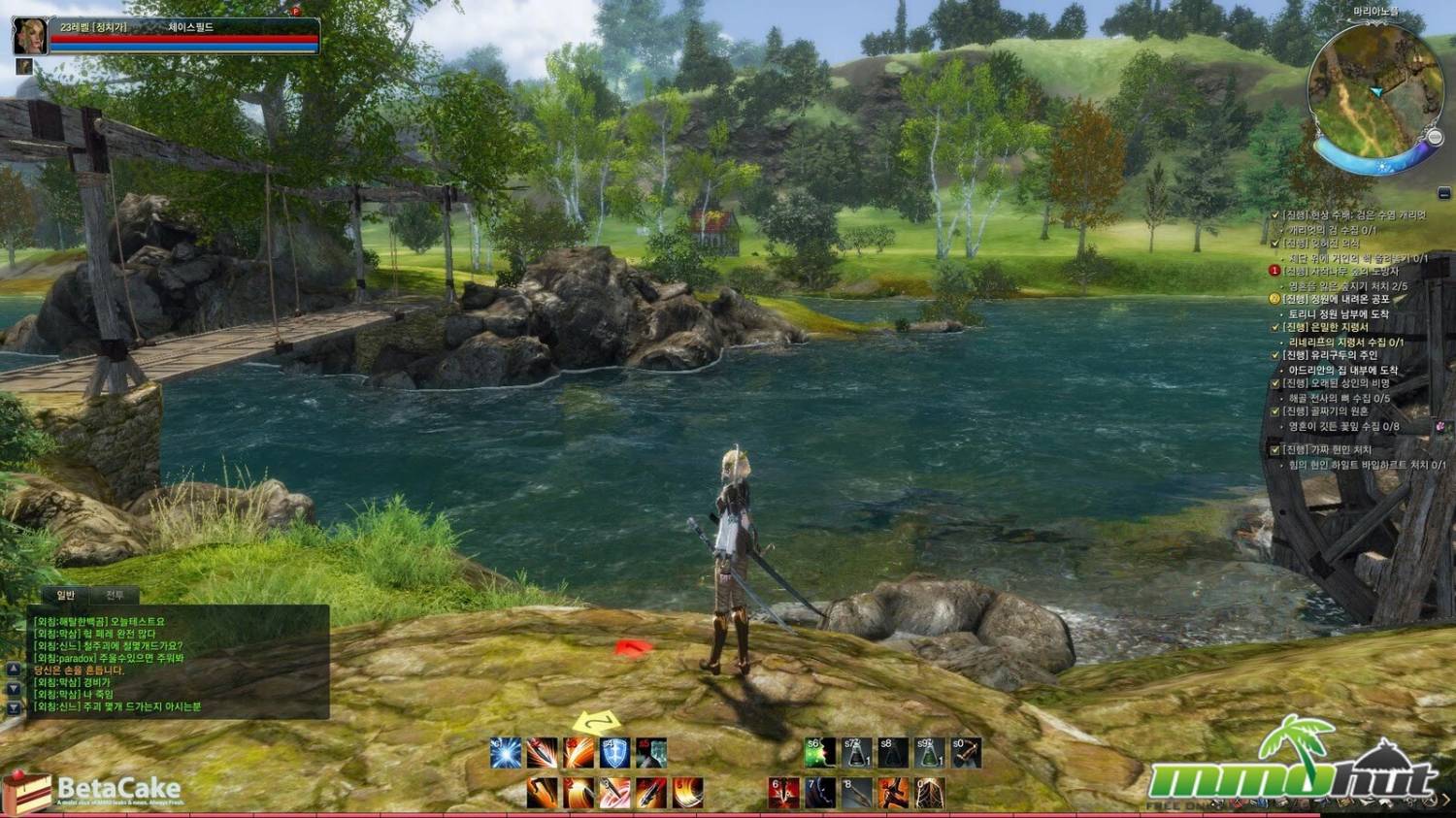Activate the orange whirlwind slash skill 5
This screenshot has height=818, width=1456.
click(687, 793)
